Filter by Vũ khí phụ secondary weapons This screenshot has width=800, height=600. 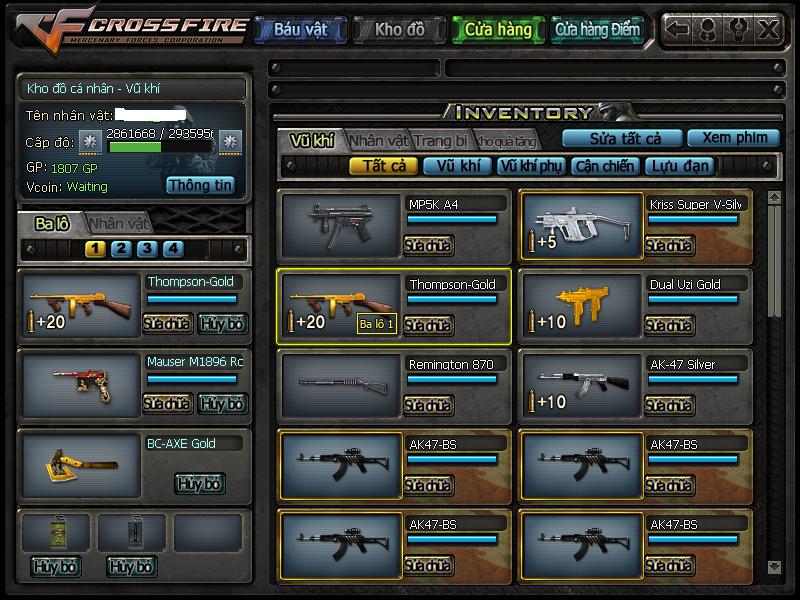[x=531, y=166]
